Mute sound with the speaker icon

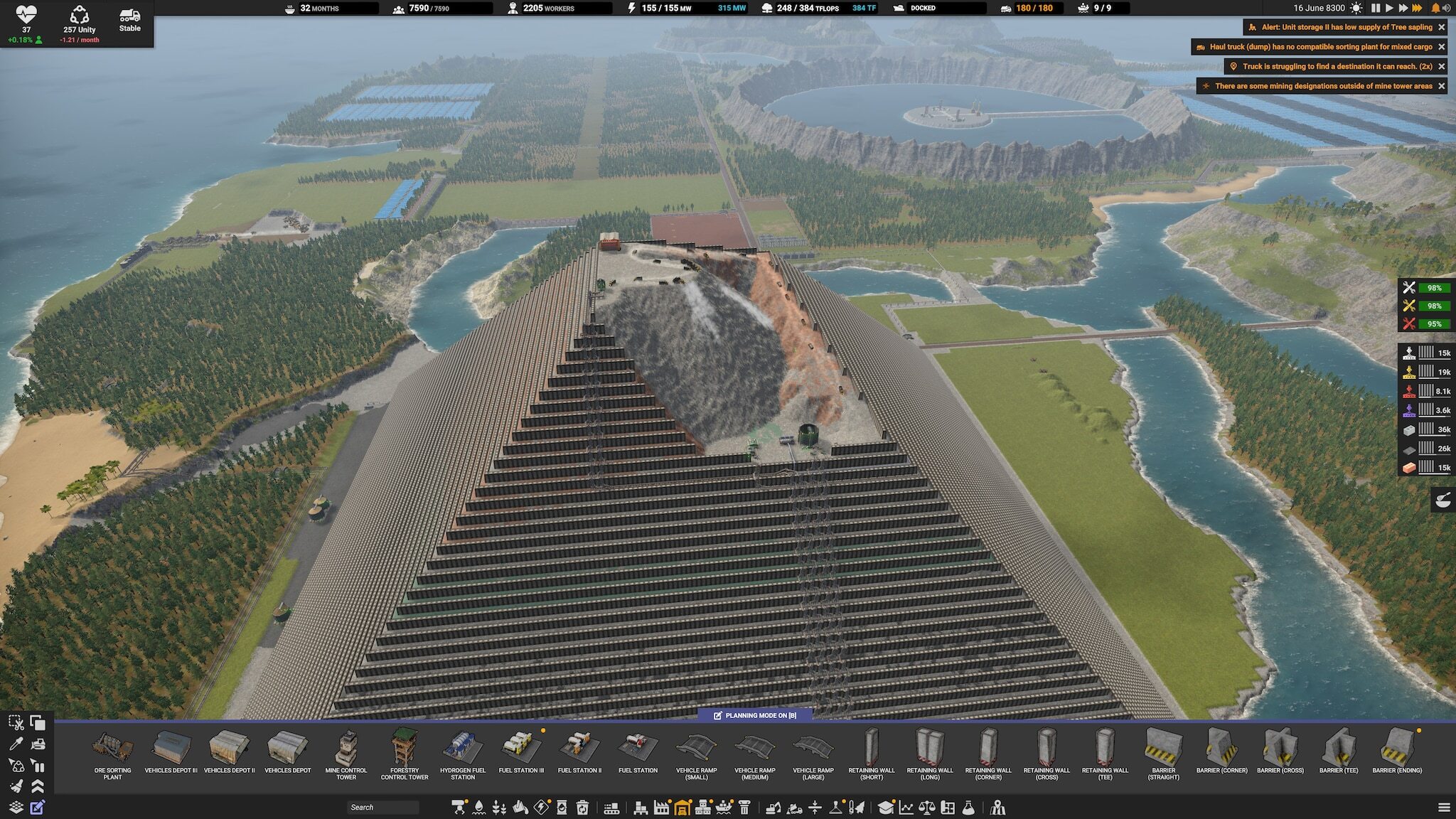coord(1446,8)
